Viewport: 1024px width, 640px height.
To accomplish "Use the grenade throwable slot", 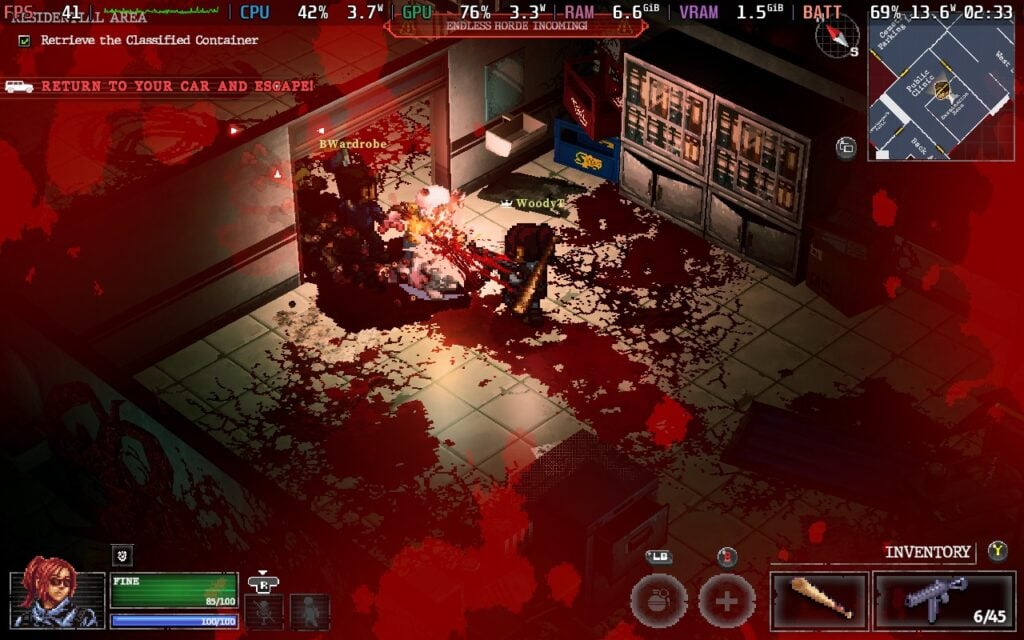I will click(x=658, y=601).
